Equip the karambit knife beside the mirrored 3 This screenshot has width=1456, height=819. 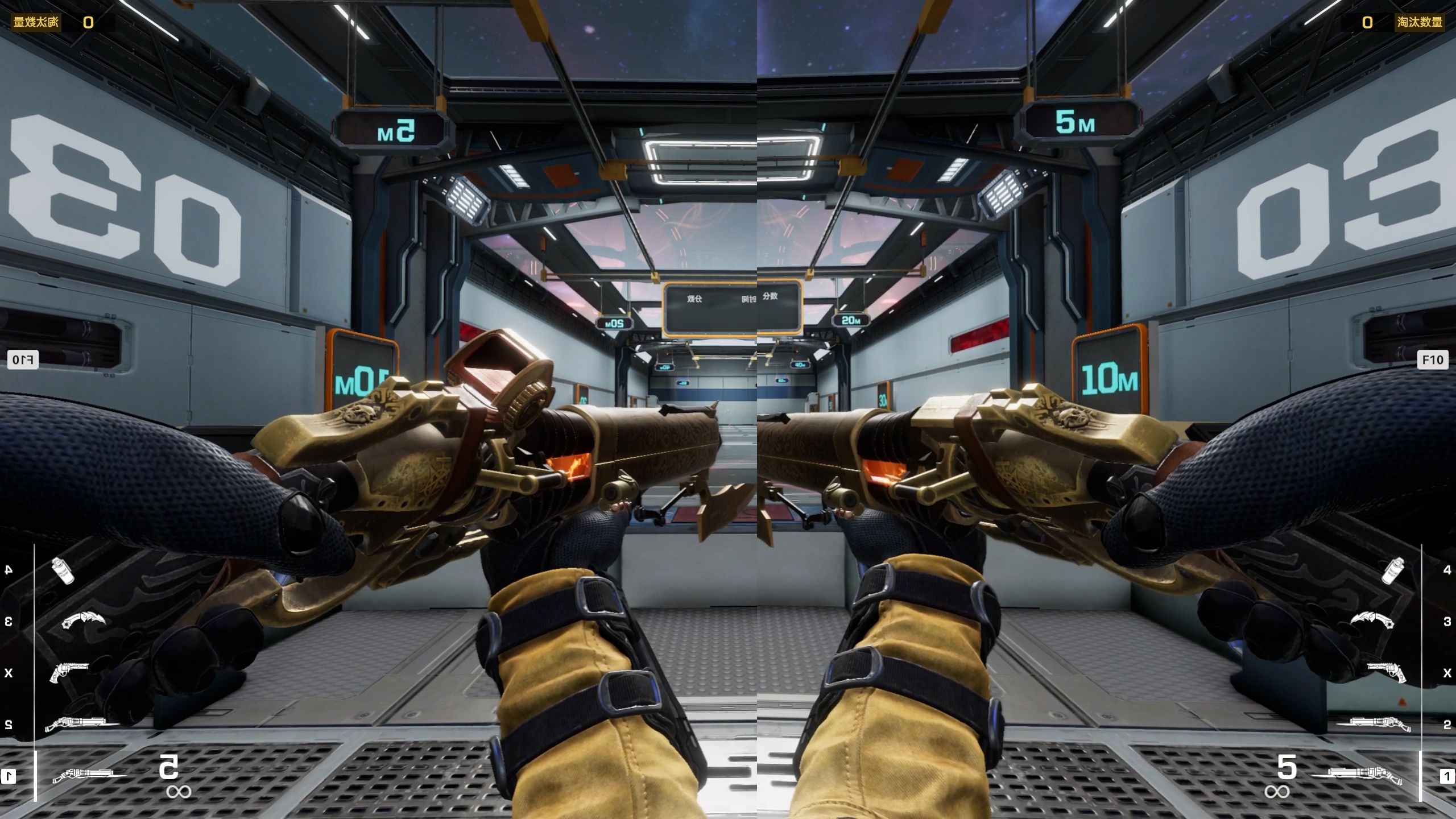click(83, 621)
